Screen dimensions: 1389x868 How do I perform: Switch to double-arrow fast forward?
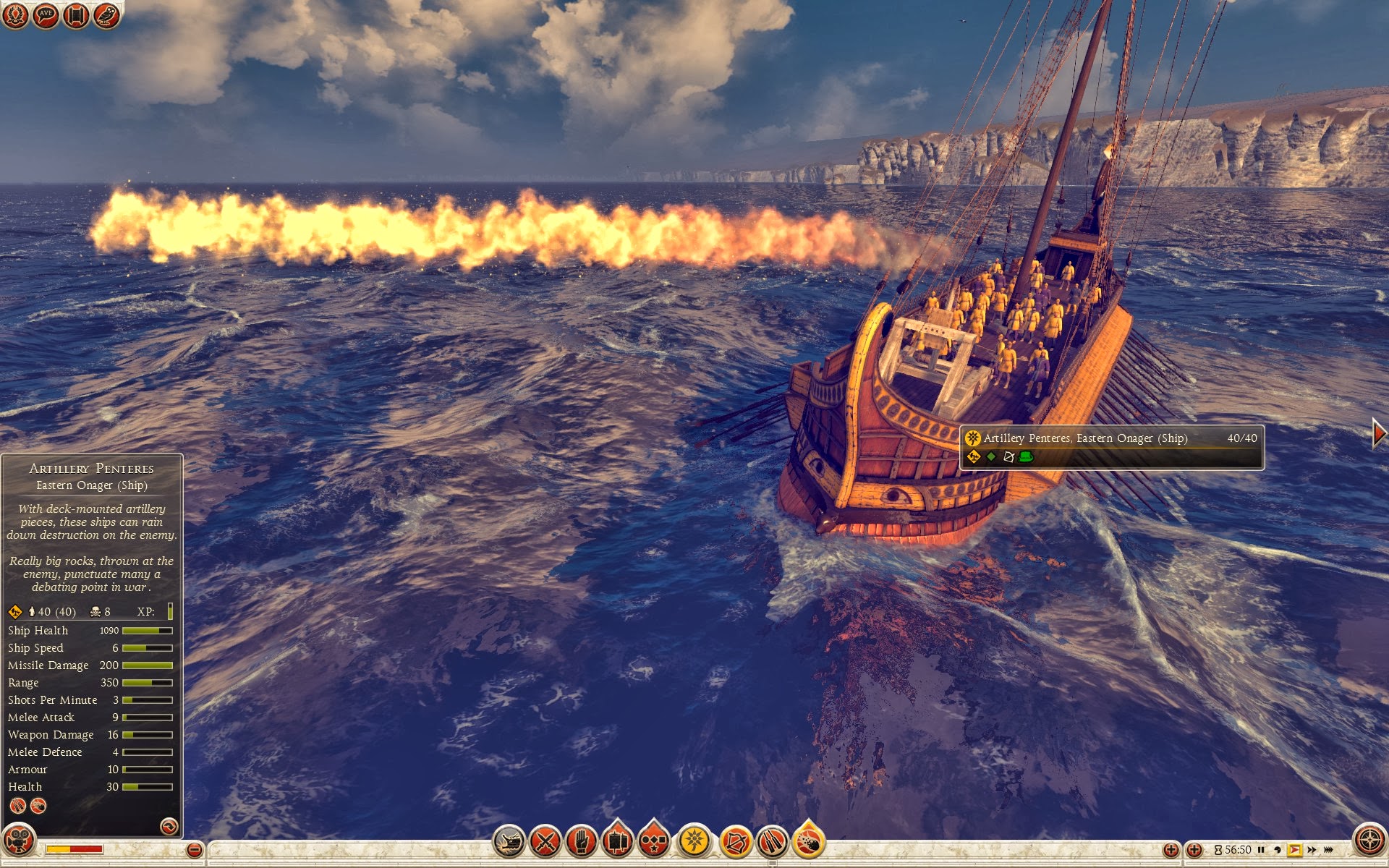pyautogui.click(x=1312, y=850)
